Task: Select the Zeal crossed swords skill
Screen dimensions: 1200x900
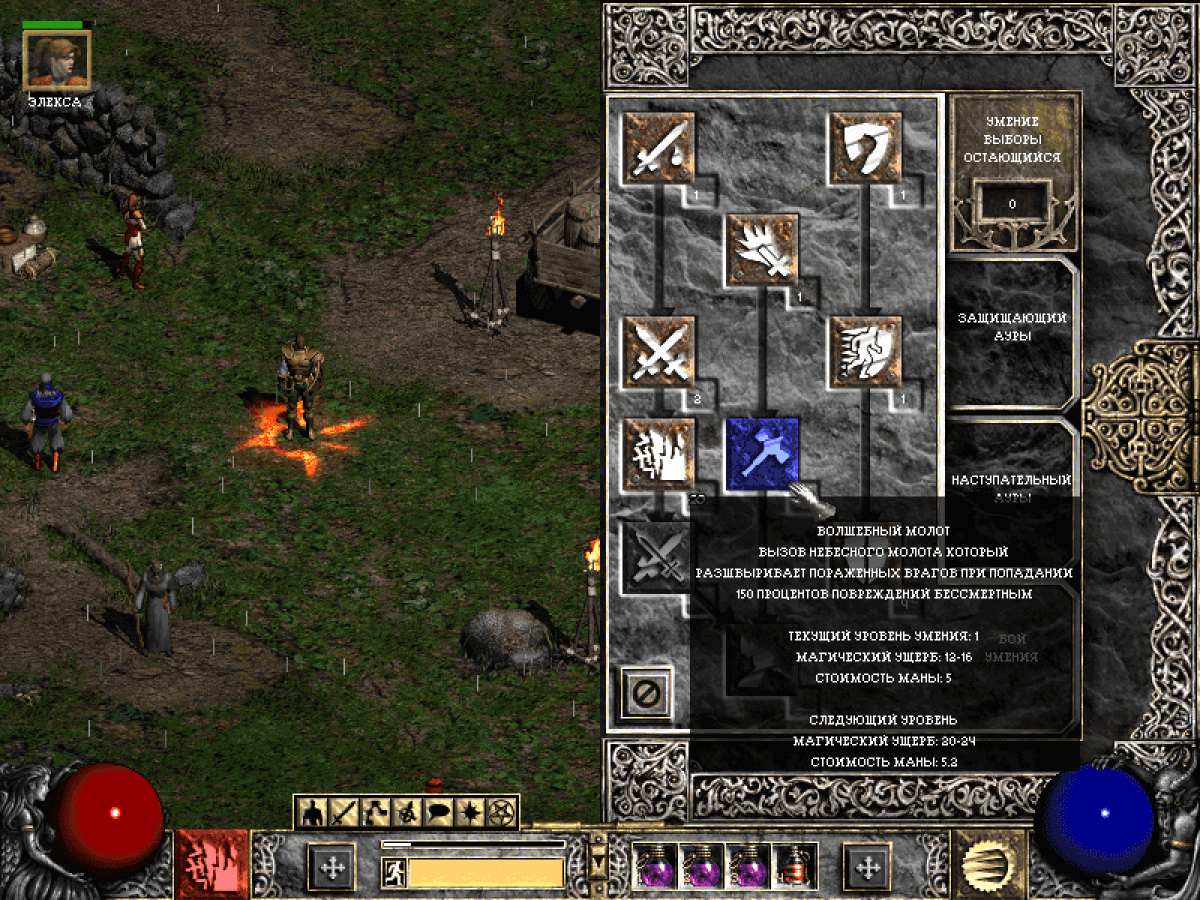Action: coord(659,352)
